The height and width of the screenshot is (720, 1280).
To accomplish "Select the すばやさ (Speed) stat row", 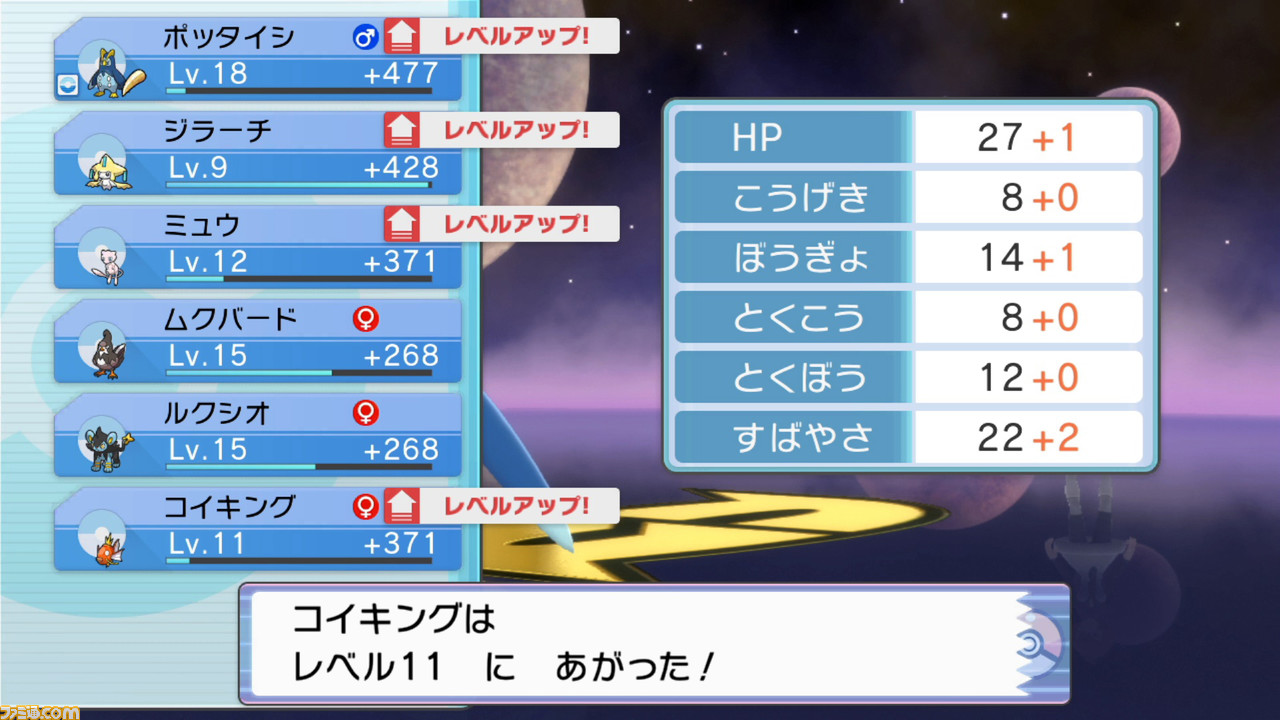I will click(908, 437).
